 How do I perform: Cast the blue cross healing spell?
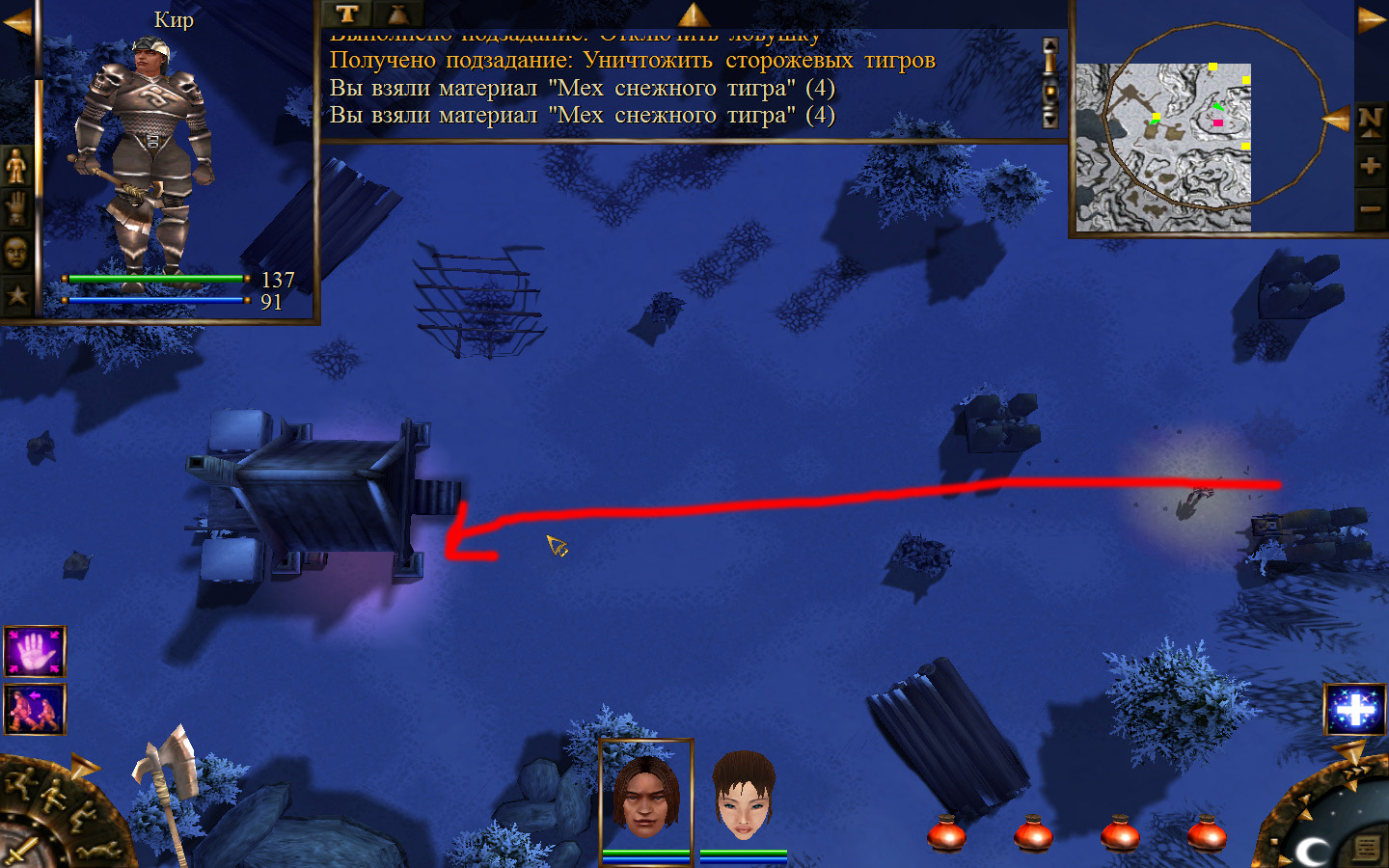coord(1355,711)
